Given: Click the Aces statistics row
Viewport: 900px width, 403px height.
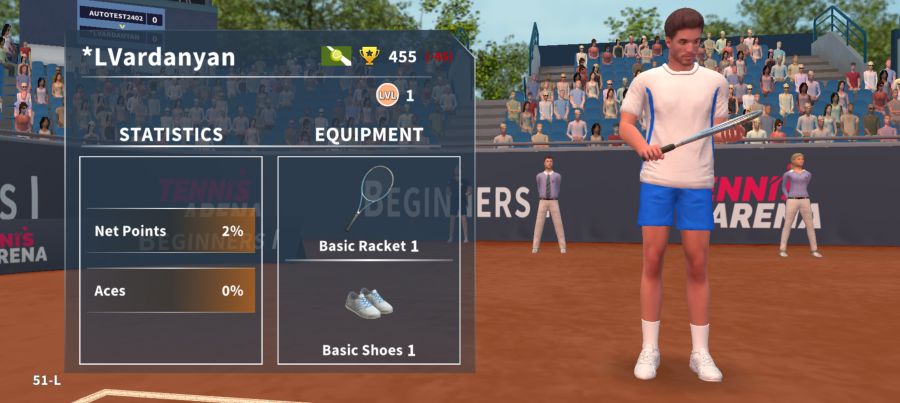Looking at the screenshot, I should click(170, 291).
